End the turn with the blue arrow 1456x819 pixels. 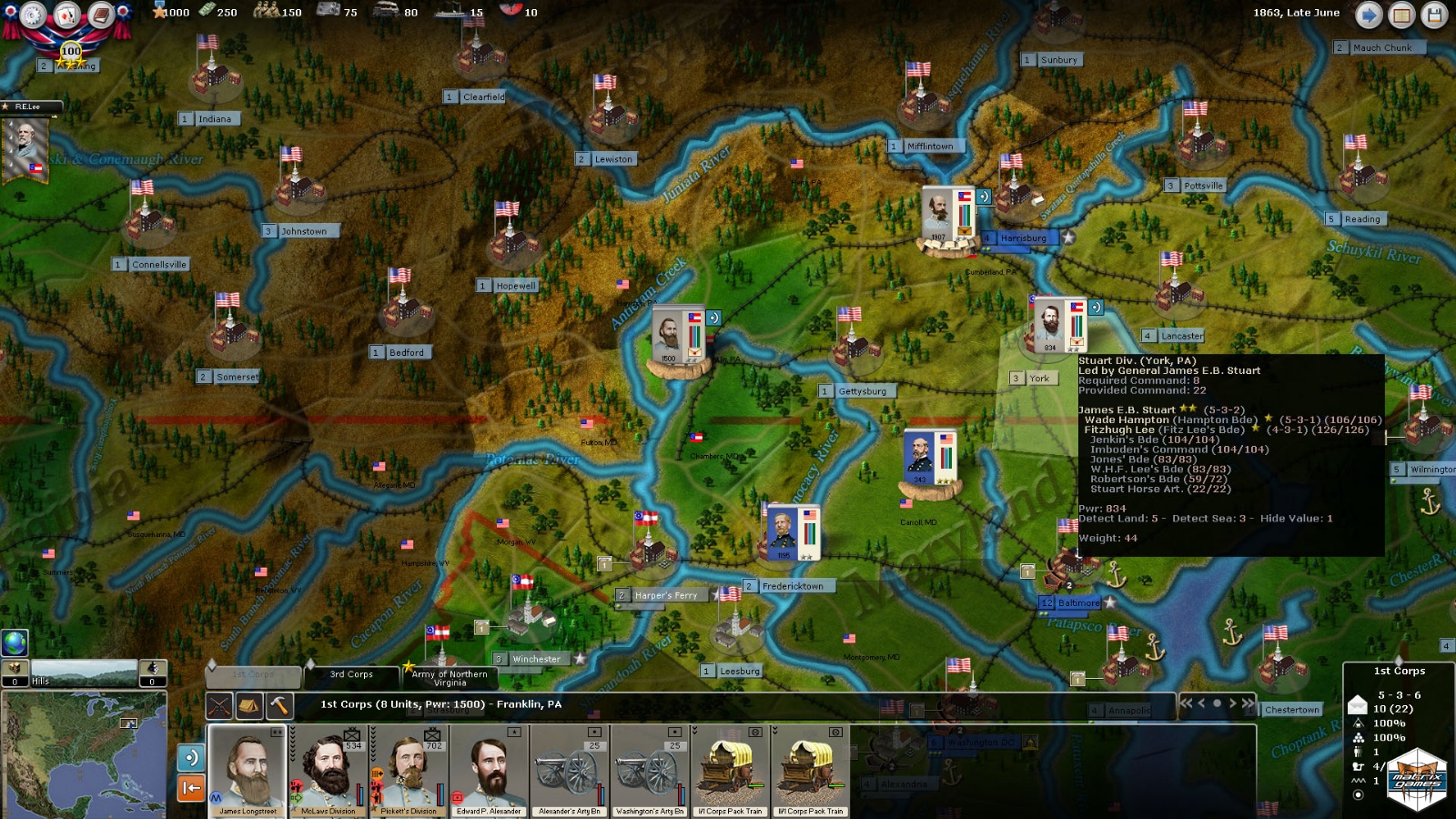(1369, 15)
